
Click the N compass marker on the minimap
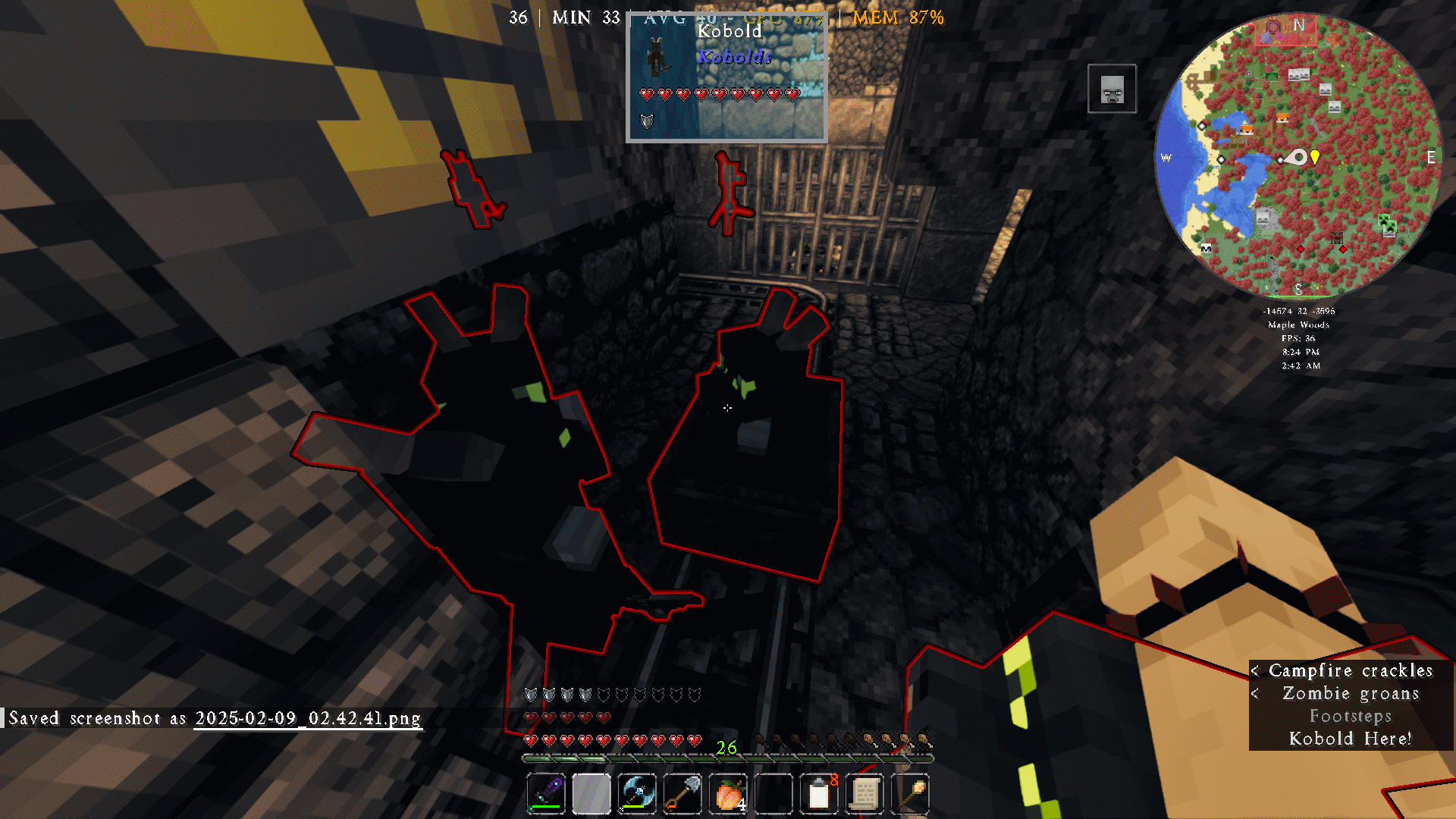(x=1298, y=24)
